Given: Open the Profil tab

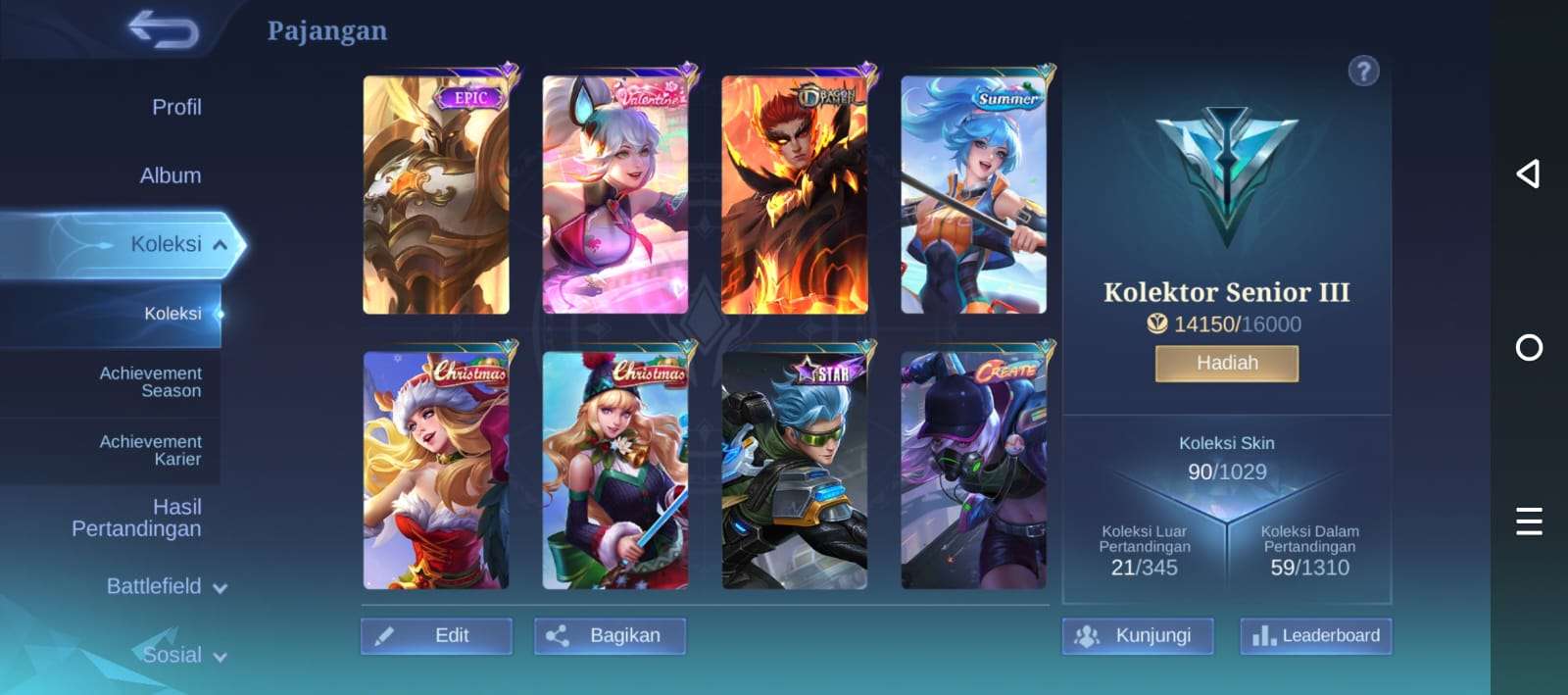Looking at the screenshot, I should tap(176, 107).
